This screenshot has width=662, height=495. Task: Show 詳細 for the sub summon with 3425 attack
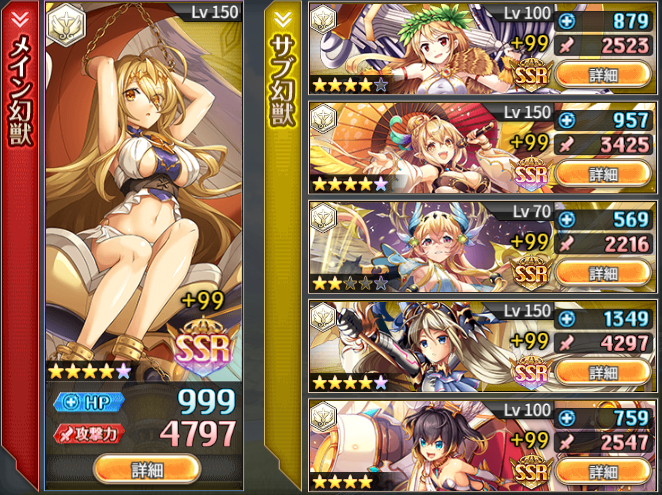pyautogui.click(x=603, y=173)
